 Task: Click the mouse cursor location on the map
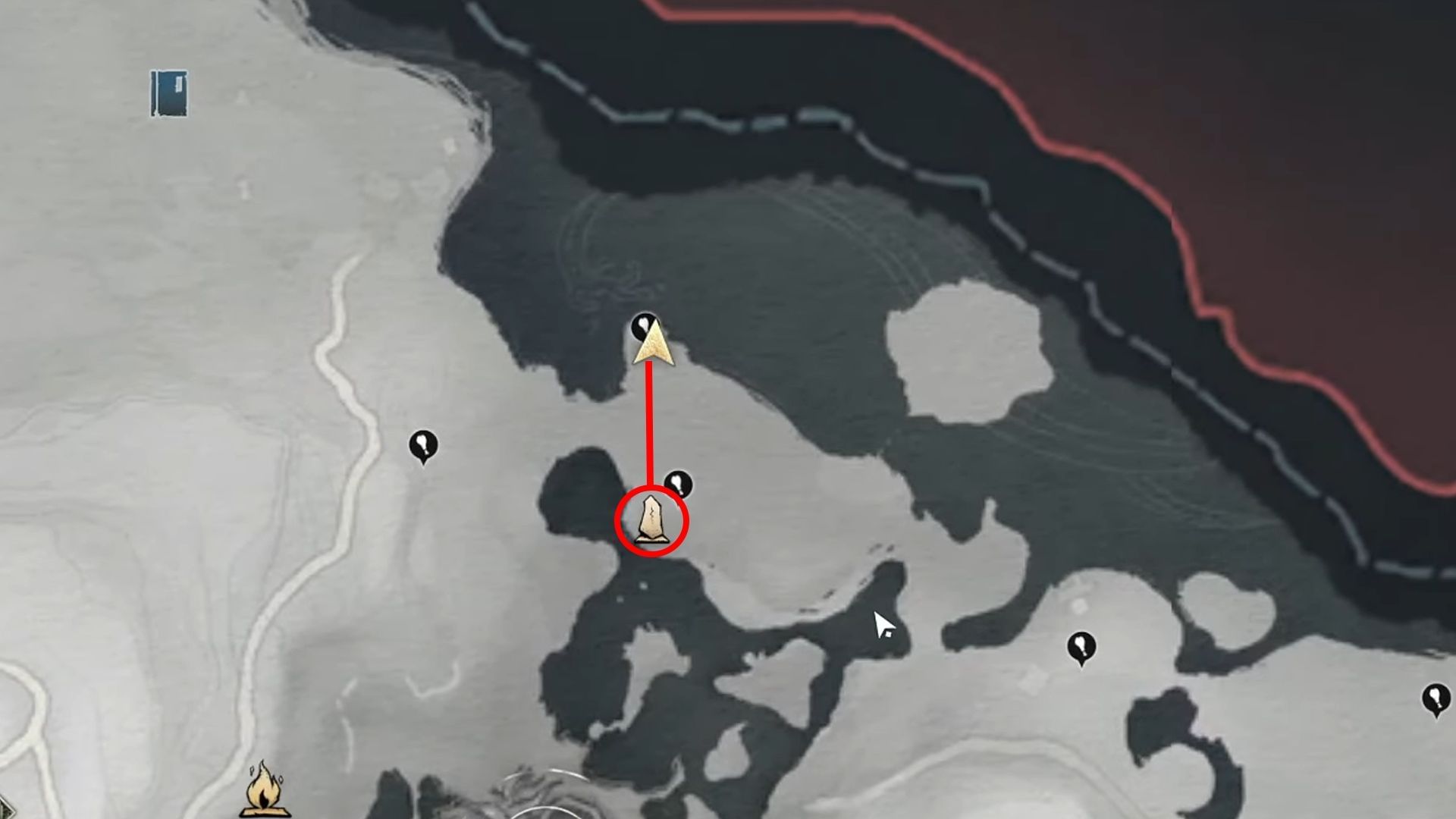[882, 623]
